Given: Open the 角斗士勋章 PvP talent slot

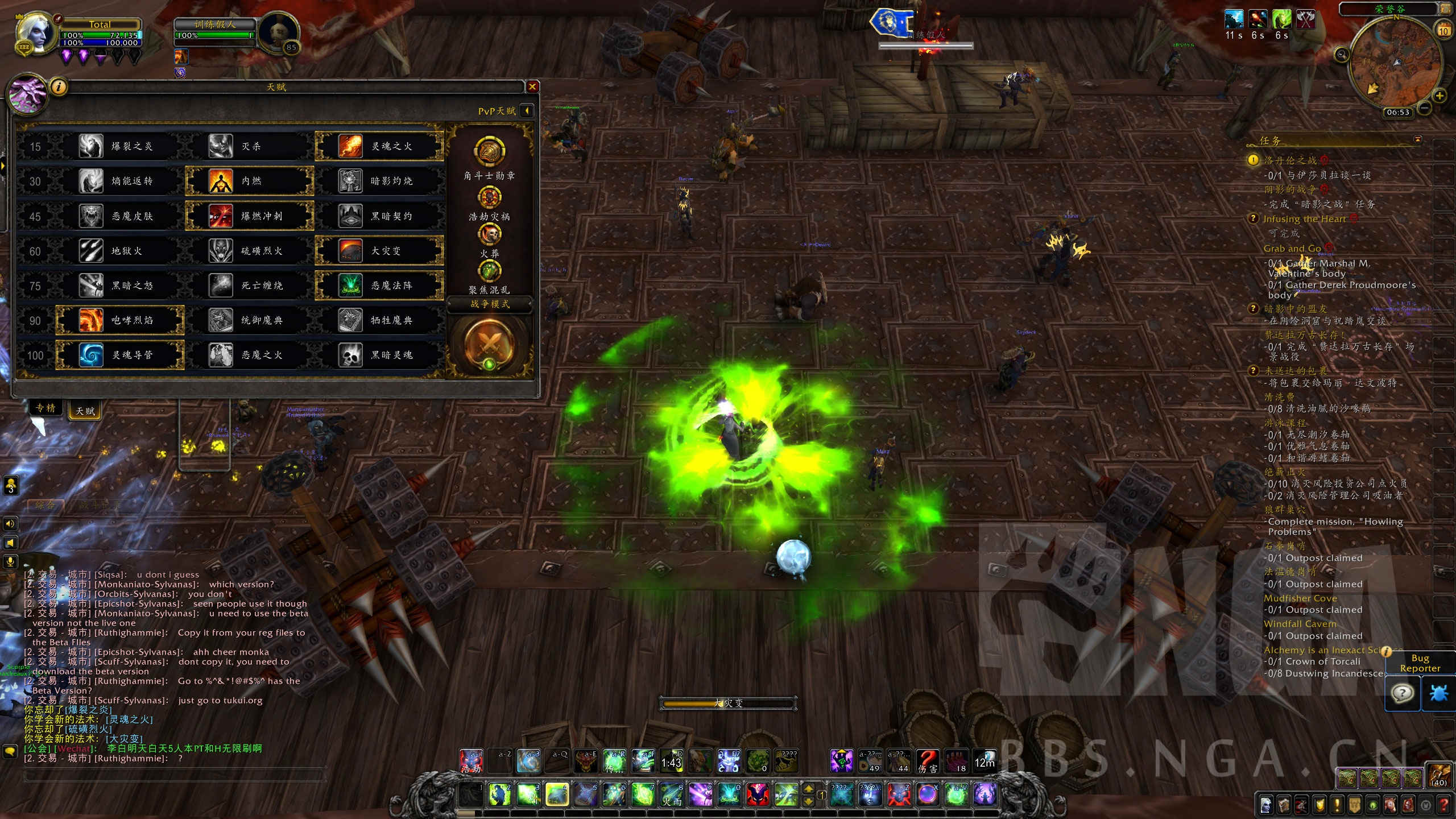Looking at the screenshot, I should [489, 151].
